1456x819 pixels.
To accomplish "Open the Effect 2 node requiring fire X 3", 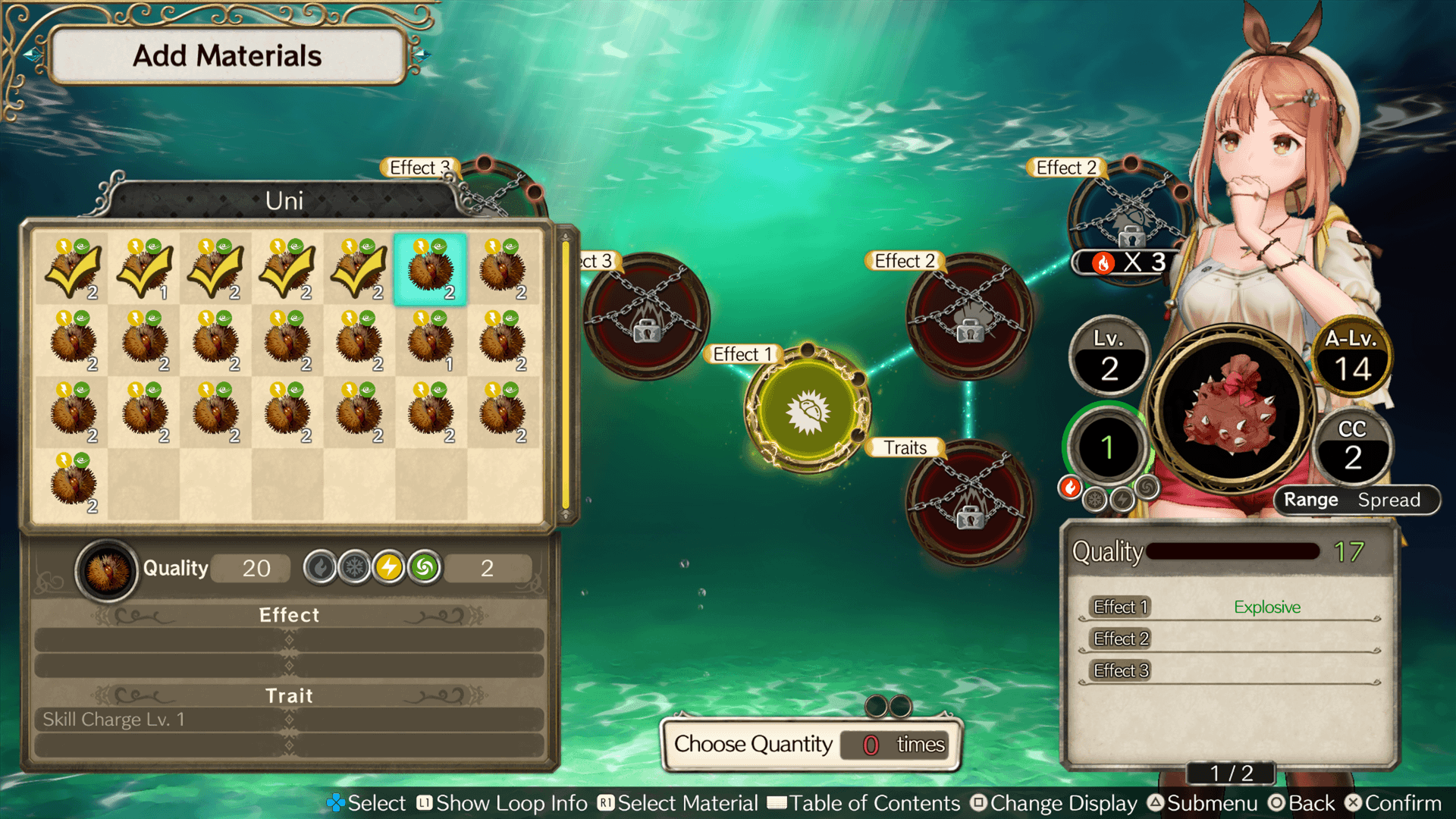I will click(1128, 220).
